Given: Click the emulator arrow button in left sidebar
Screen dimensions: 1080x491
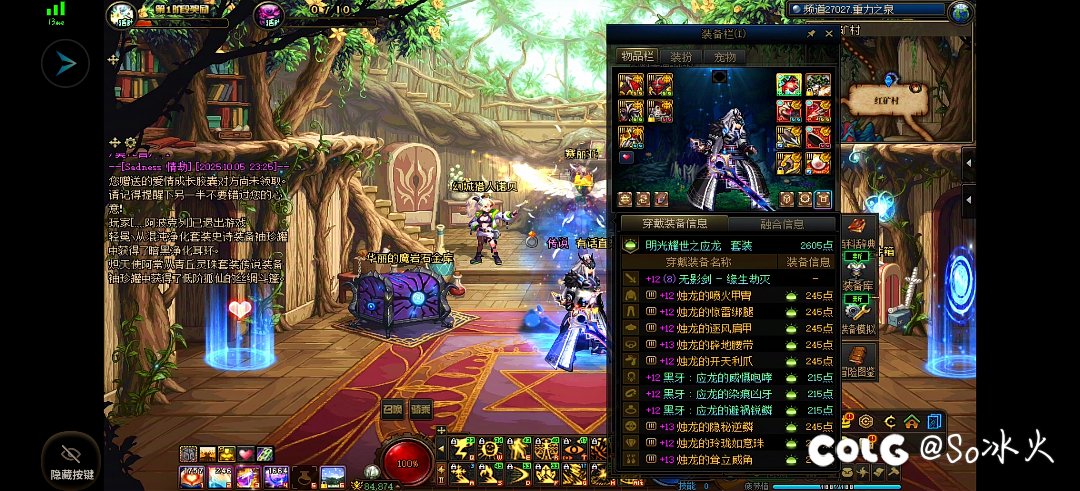Looking at the screenshot, I should (x=65, y=64).
